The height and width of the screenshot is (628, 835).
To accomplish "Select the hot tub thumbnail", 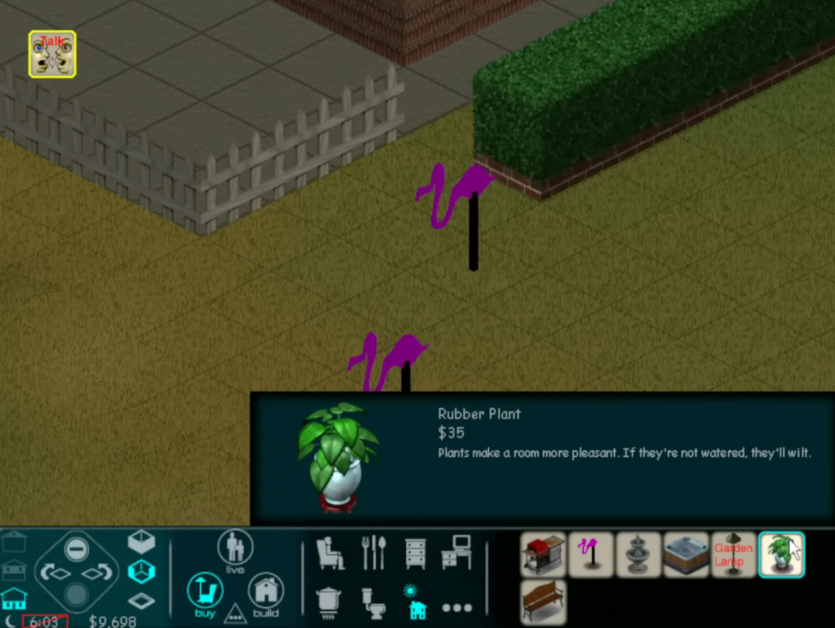I will tap(686, 554).
